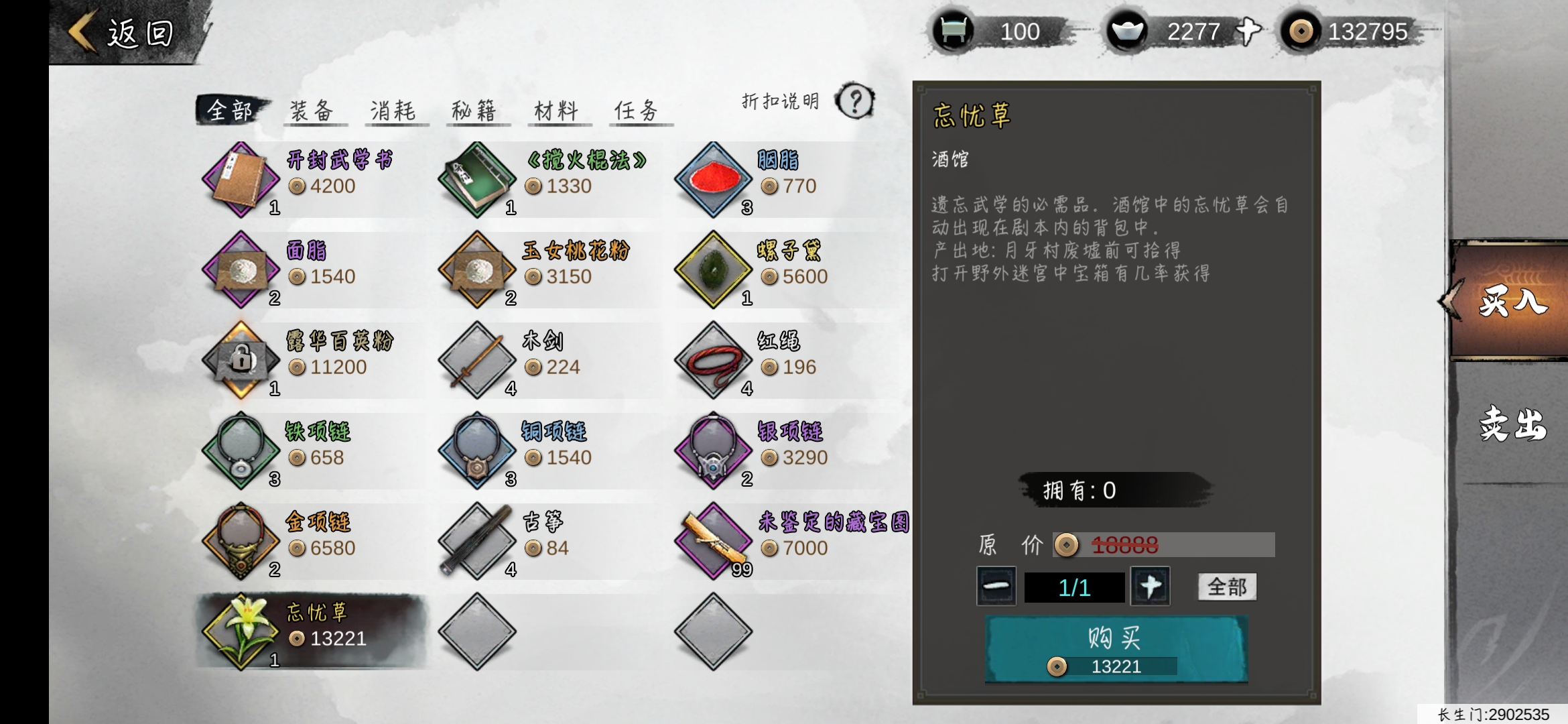Open the 折扣说明 question mark help
The height and width of the screenshot is (724, 1568).
pos(854,102)
